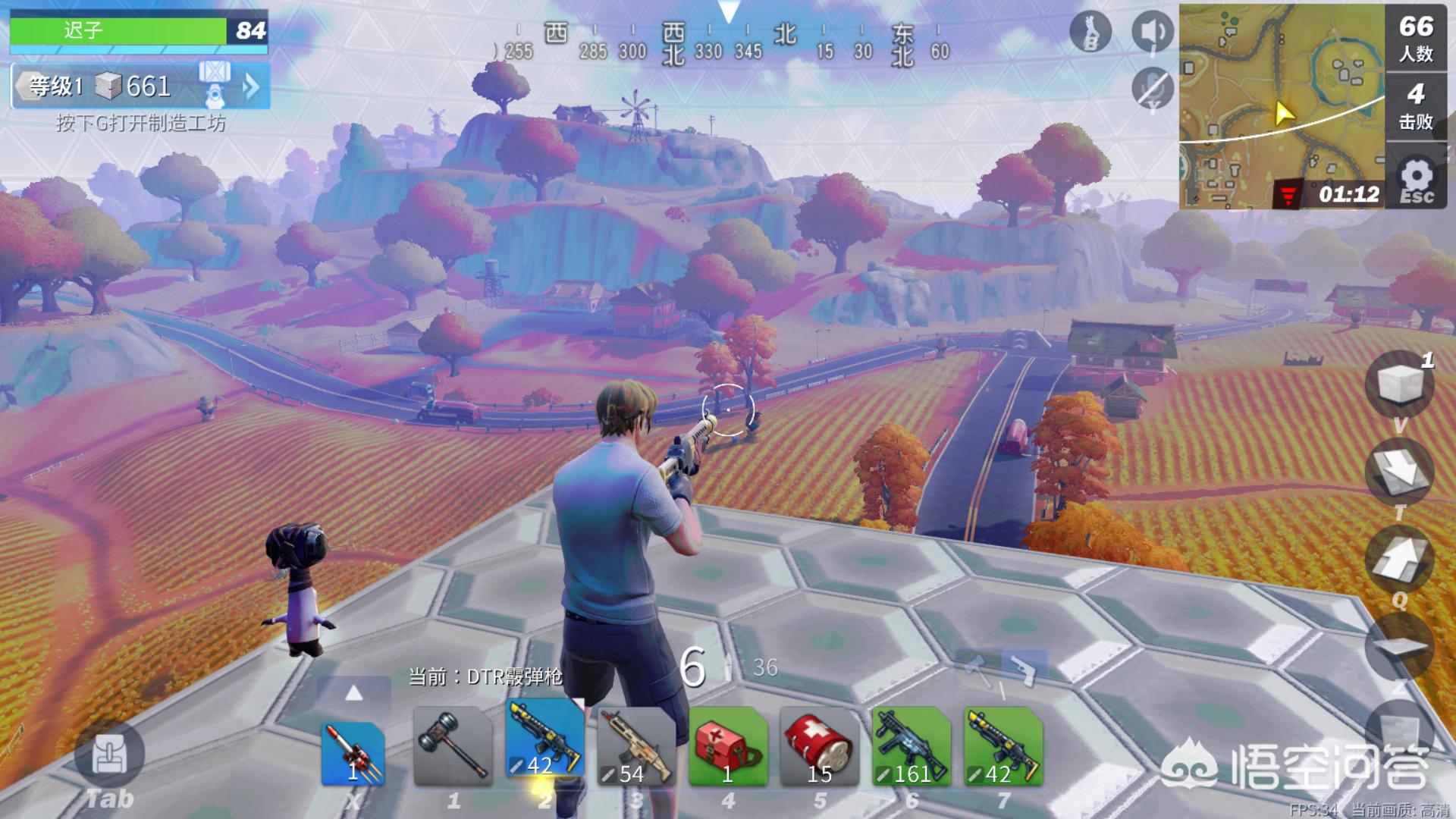The width and height of the screenshot is (1456, 819).
Task: Choose the bandage roll slot with 15
Action: [x=819, y=747]
